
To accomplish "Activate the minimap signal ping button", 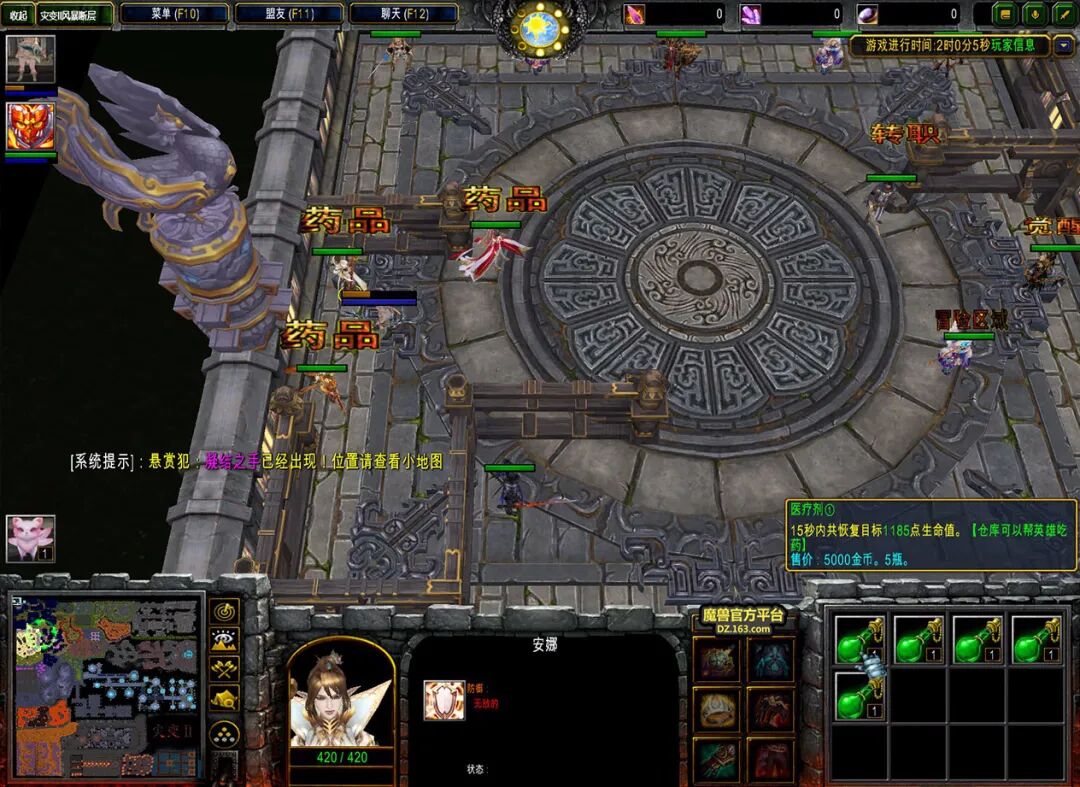I will (225, 611).
